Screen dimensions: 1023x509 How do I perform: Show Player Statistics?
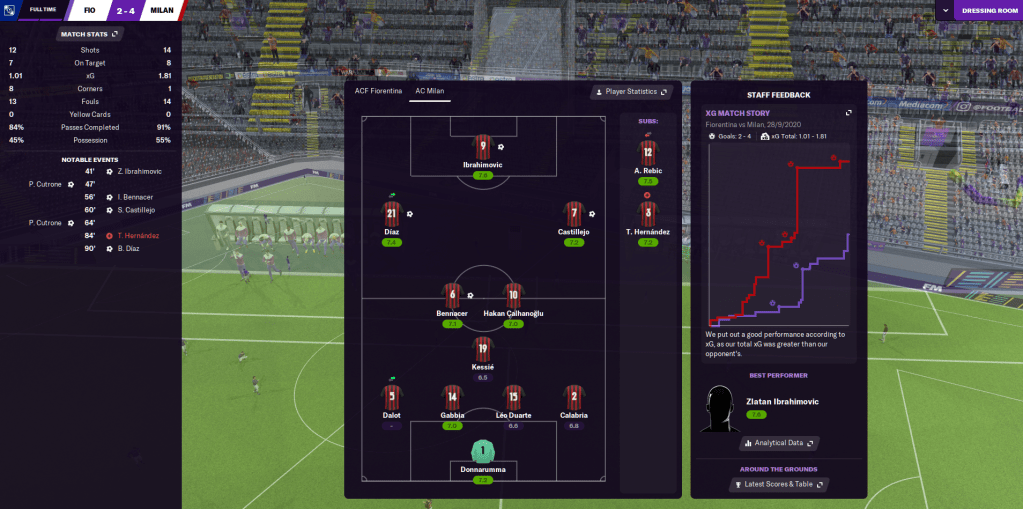(631, 92)
